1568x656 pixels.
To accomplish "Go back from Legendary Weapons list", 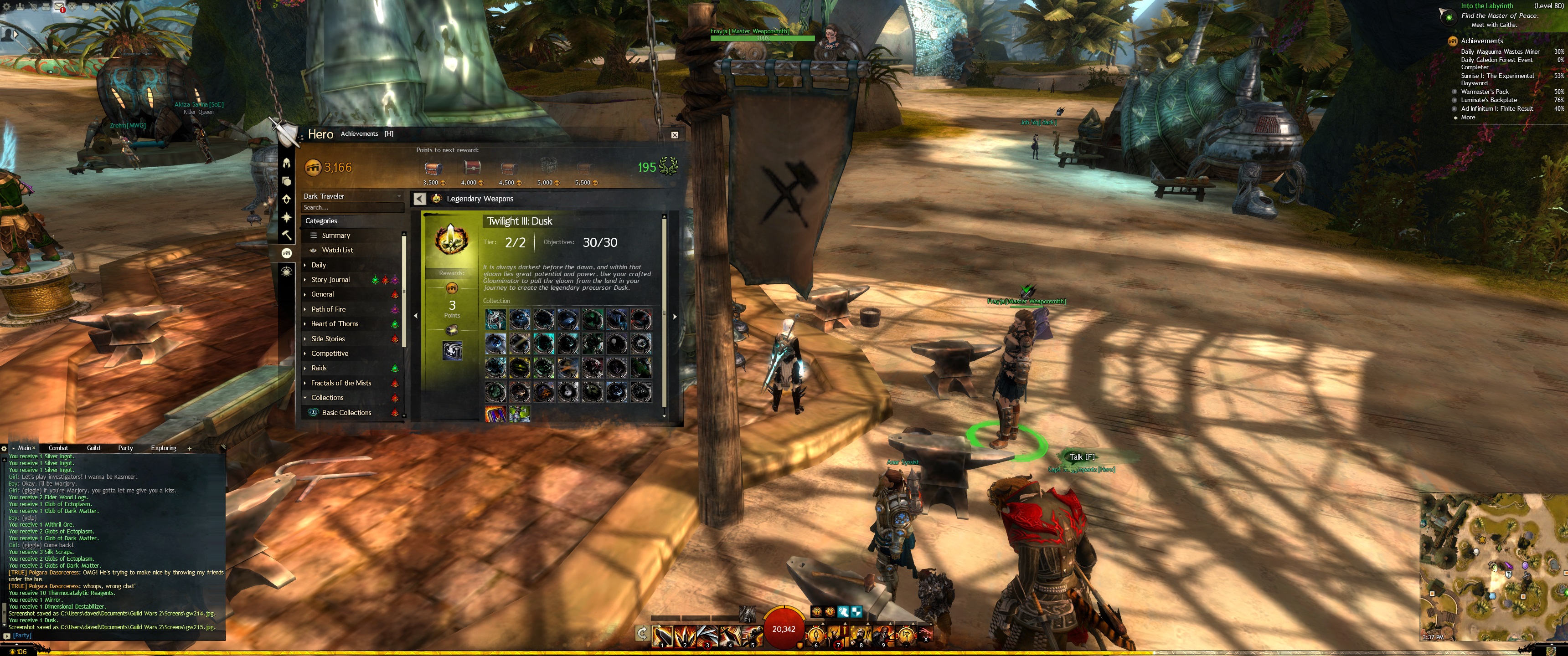I will point(419,199).
